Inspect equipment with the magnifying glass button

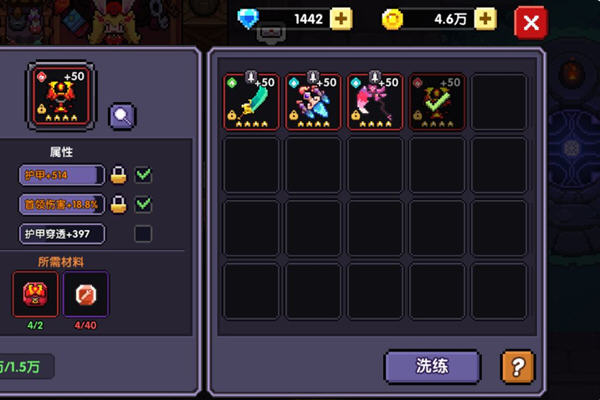click(122, 116)
